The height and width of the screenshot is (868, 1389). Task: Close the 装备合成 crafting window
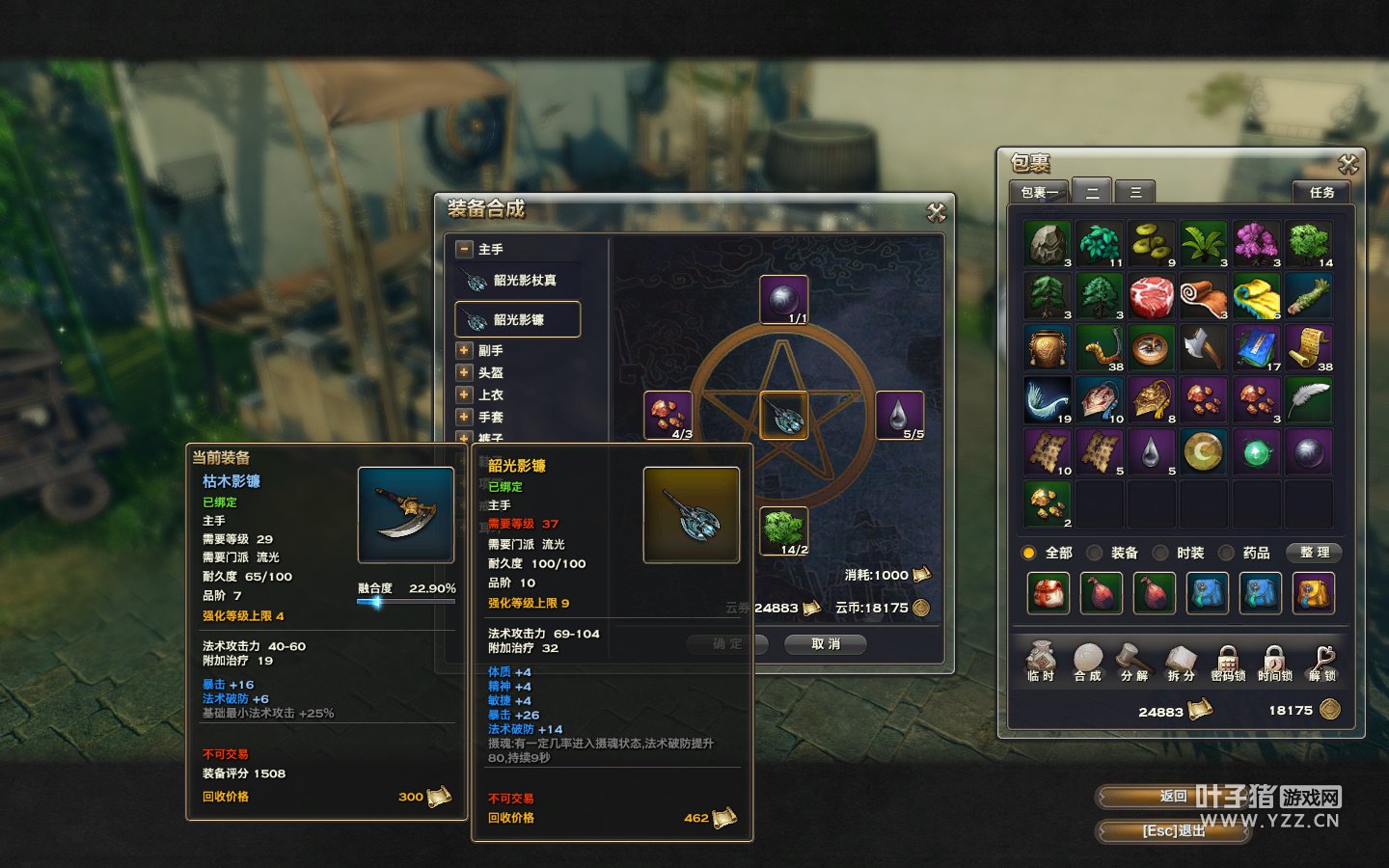tap(936, 212)
